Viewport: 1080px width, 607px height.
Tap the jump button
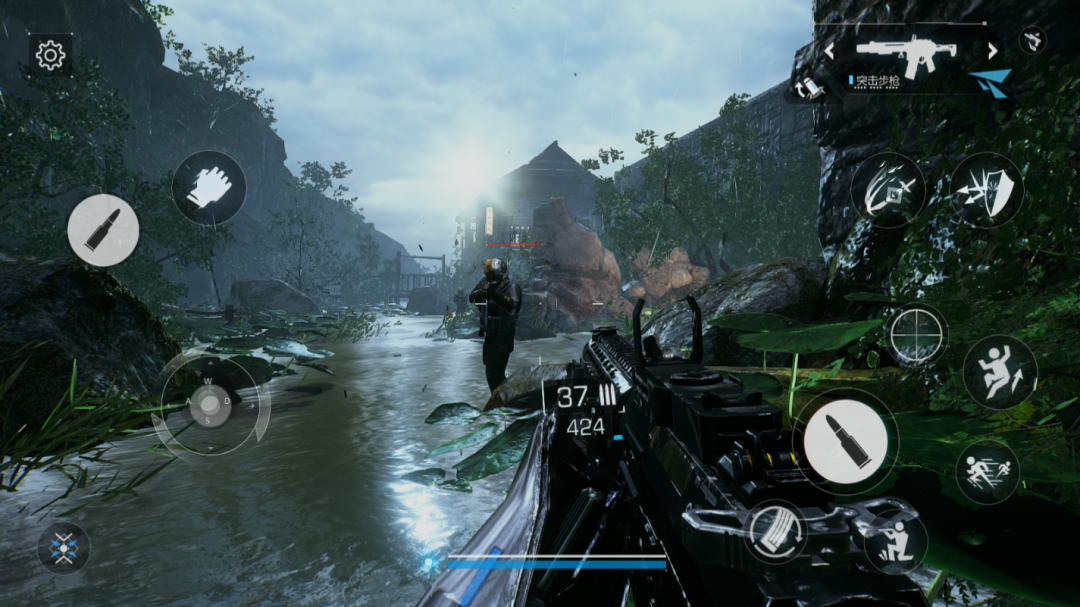click(x=999, y=372)
